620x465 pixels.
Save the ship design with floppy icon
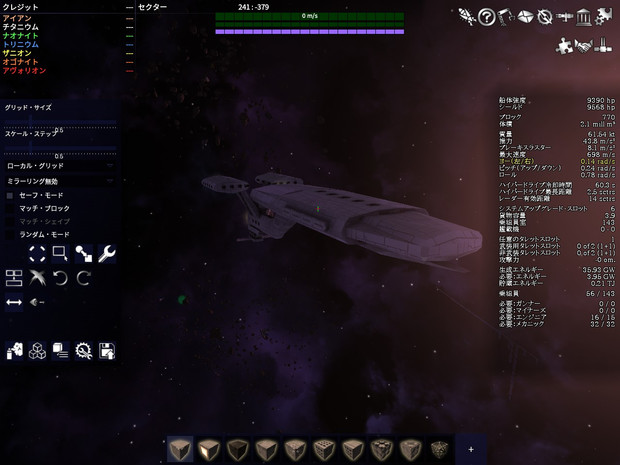(107, 351)
